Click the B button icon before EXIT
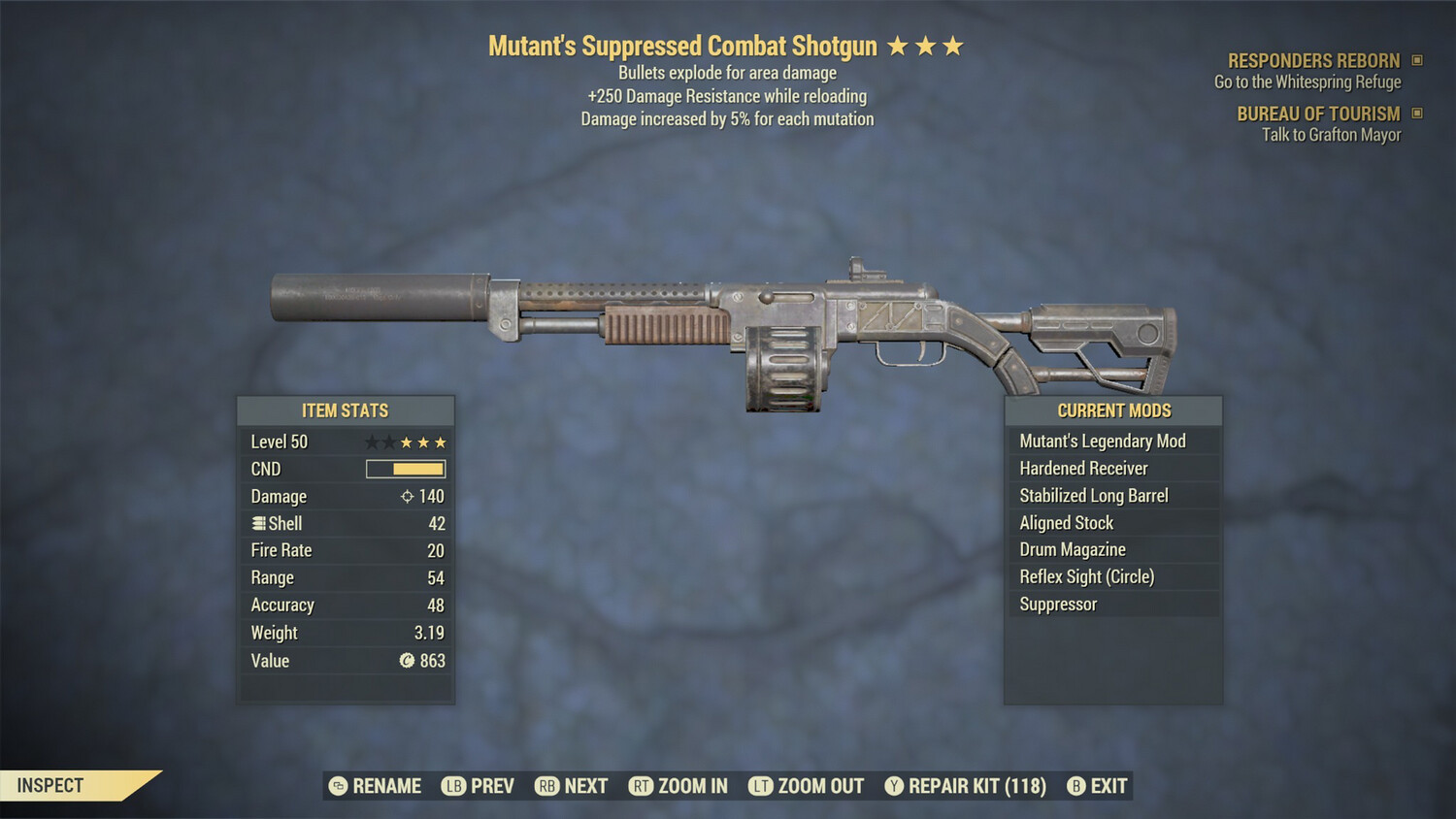 [1075, 786]
